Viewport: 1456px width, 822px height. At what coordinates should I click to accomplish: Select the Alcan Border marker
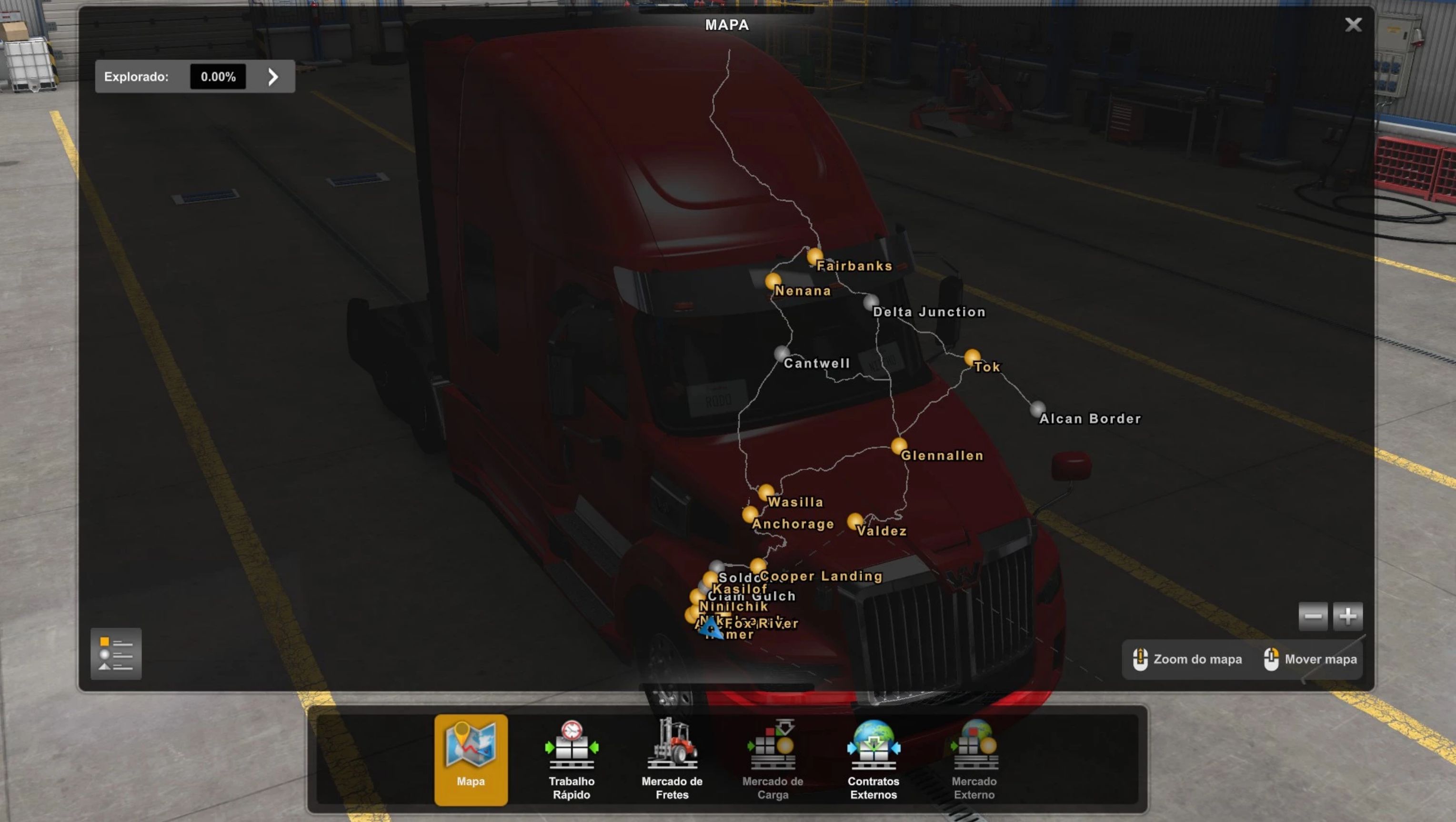pyautogui.click(x=1036, y=408)
